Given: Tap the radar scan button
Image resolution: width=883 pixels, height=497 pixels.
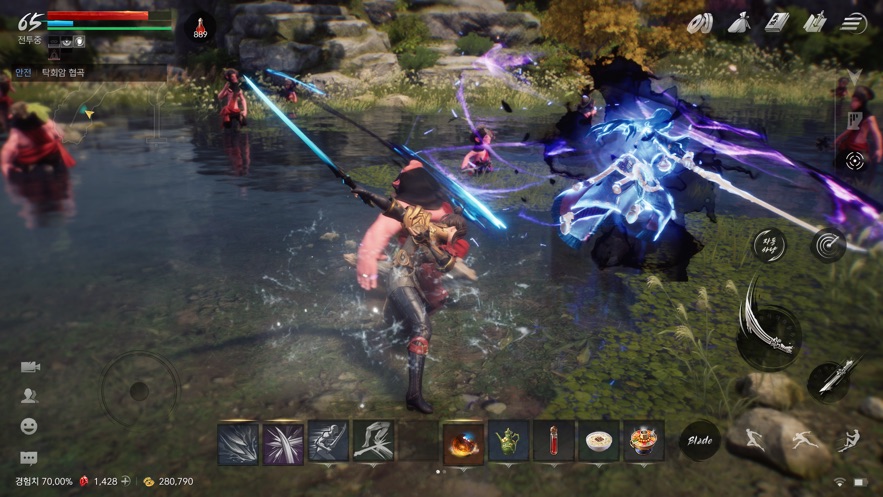Looking at the screenshot, I should click(x=828, y=245).
